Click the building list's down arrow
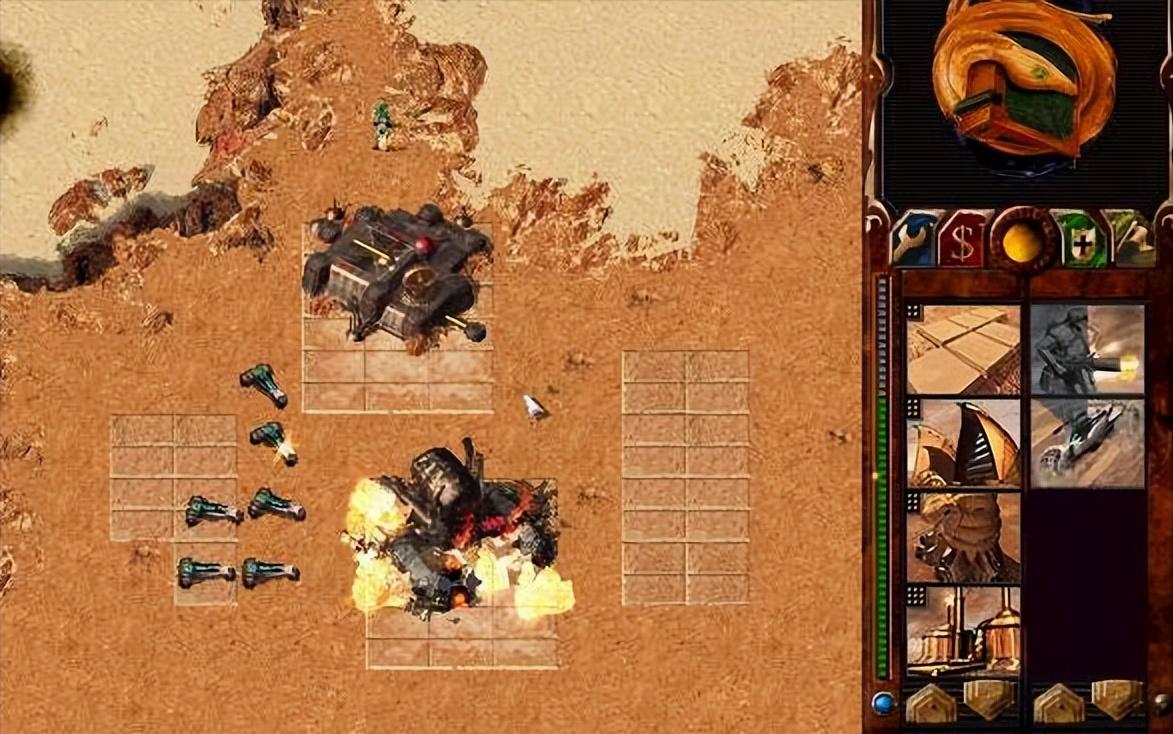Image resolution: width=1173 pixels, height=734 pixels. click(988, 701)
